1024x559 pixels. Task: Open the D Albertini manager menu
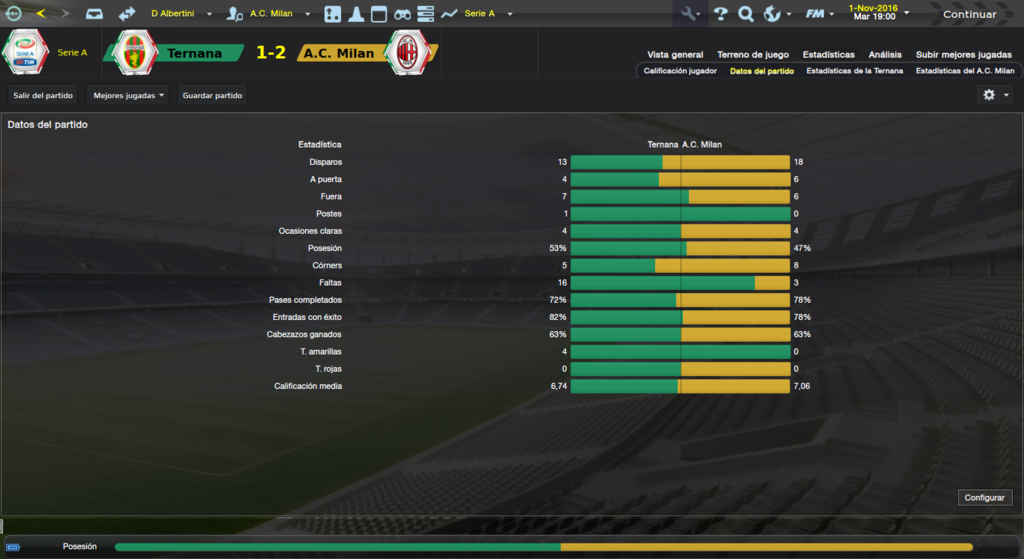(180, 14)
